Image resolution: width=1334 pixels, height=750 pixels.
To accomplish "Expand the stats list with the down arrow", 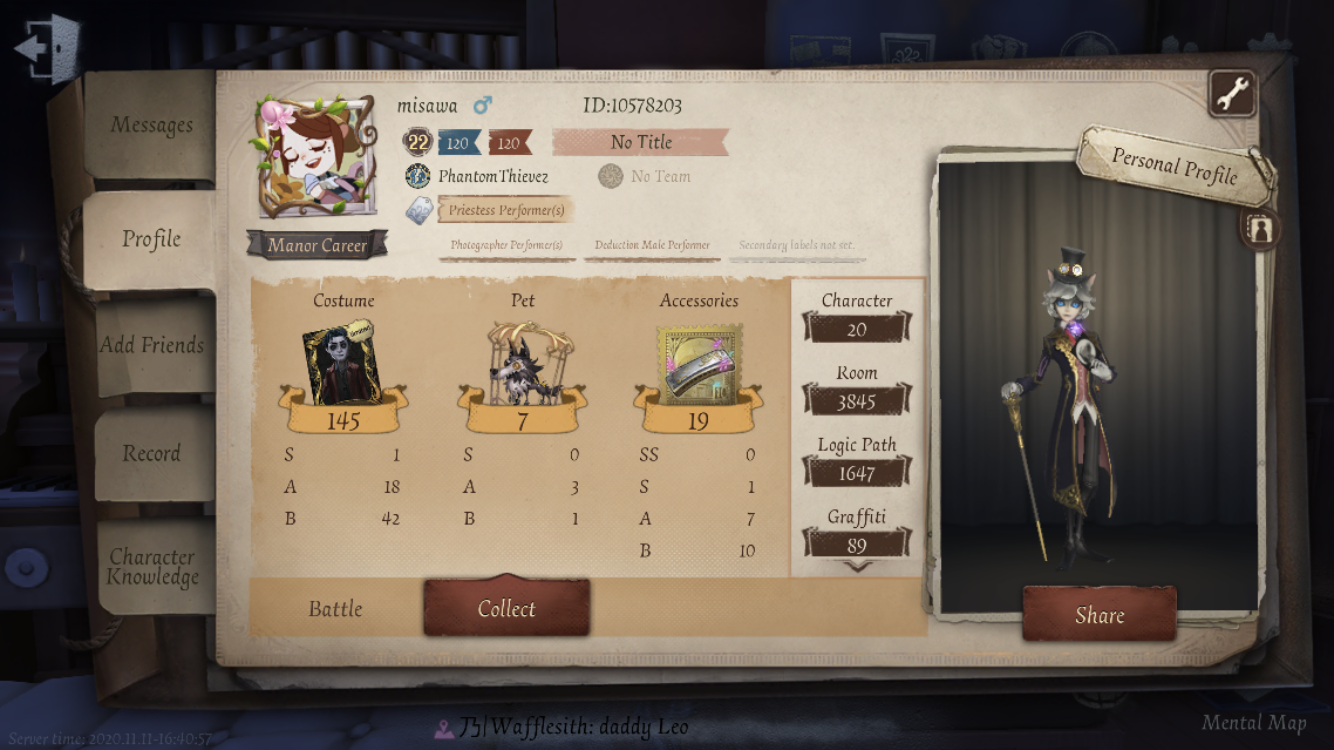I will pyautogui.click(x=857, y=566).
